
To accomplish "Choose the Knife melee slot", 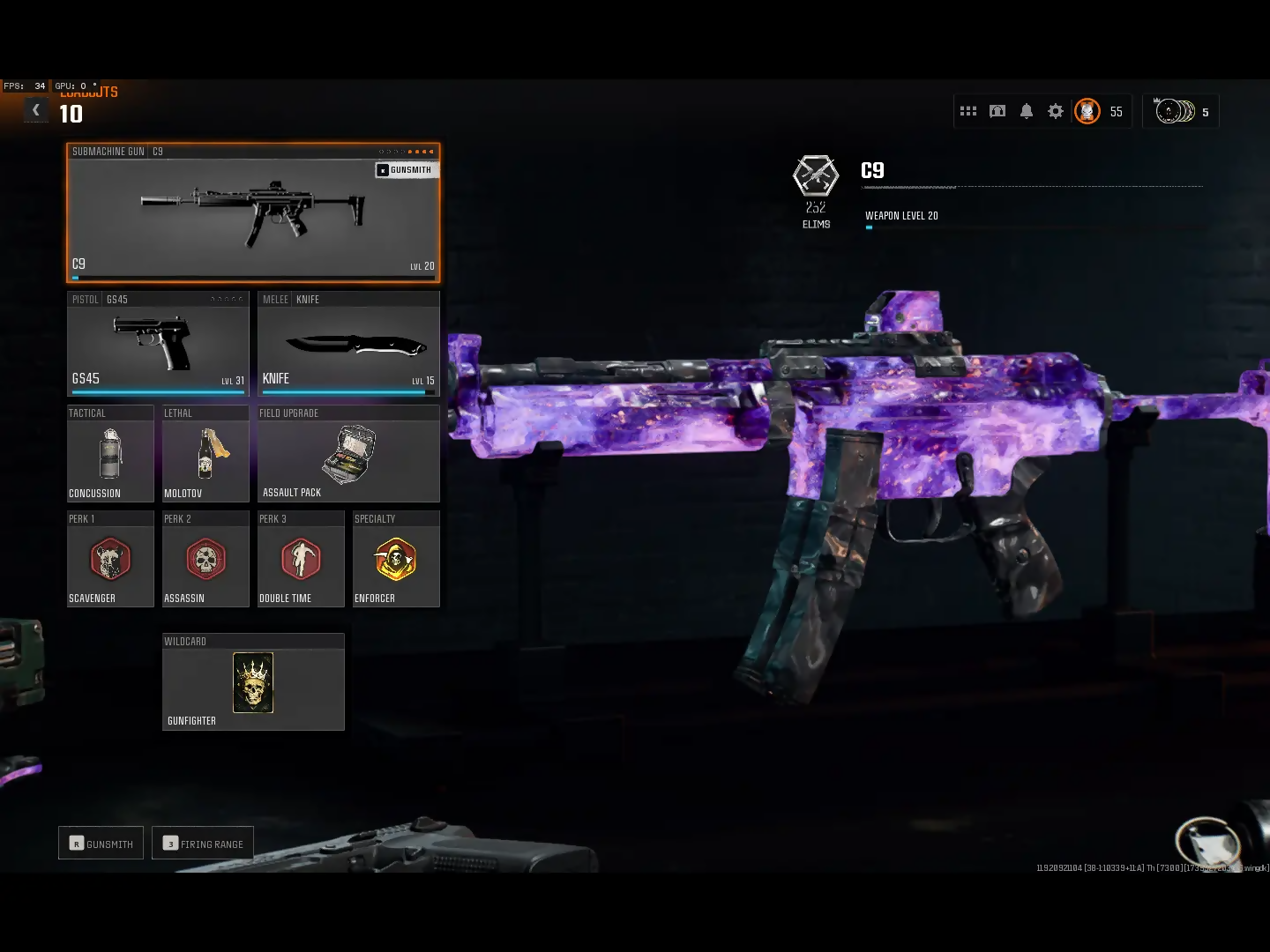I will pyautogui.click(x=348, y=344).
